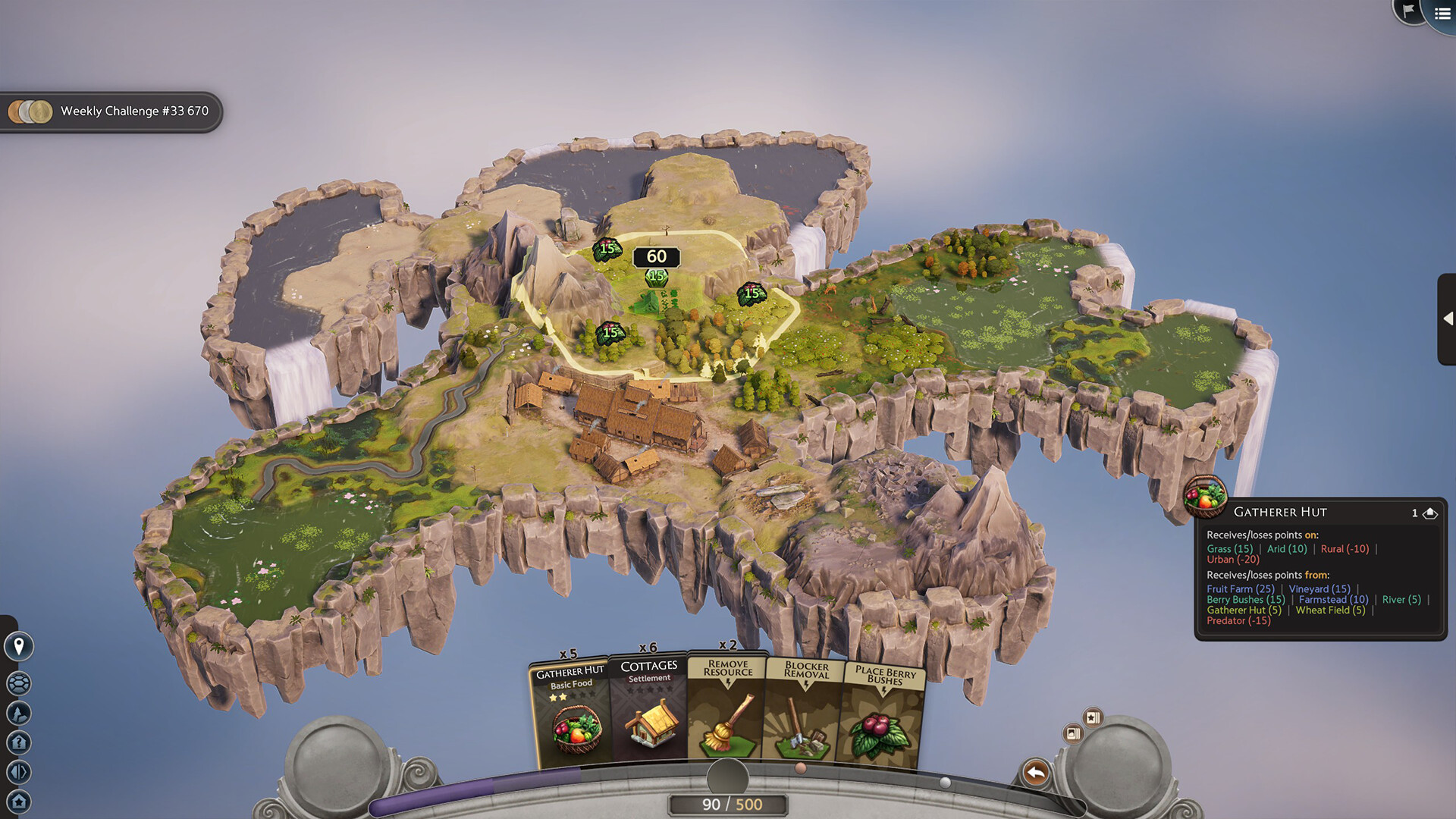Click the tree and terrain icon
Screen dimensions: 1456x819
(x=19, y=713)
